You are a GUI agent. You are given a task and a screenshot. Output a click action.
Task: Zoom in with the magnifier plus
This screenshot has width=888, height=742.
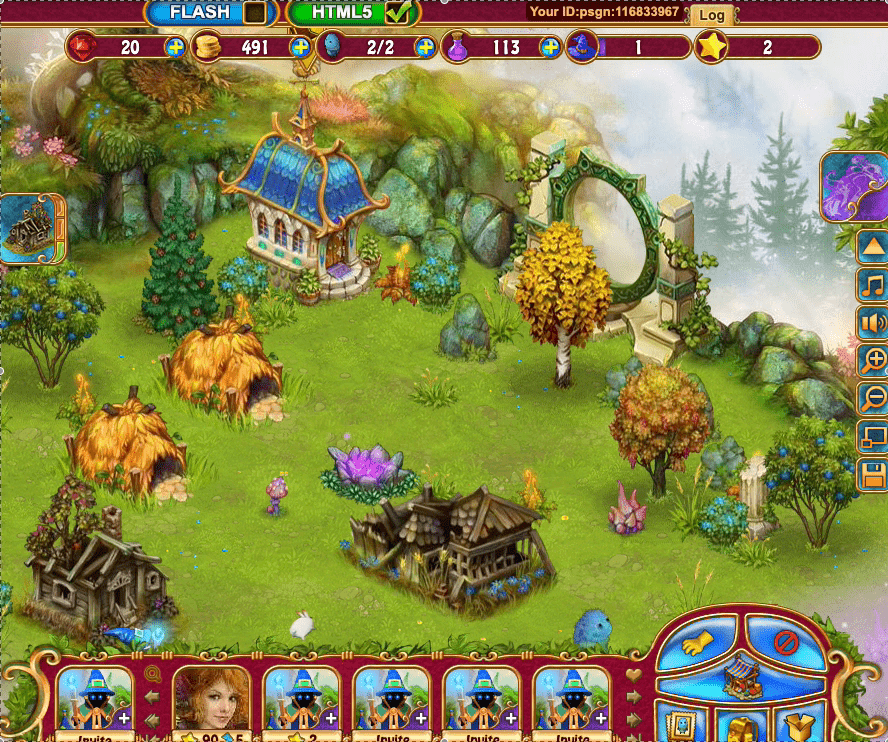[x=873, y=360]
